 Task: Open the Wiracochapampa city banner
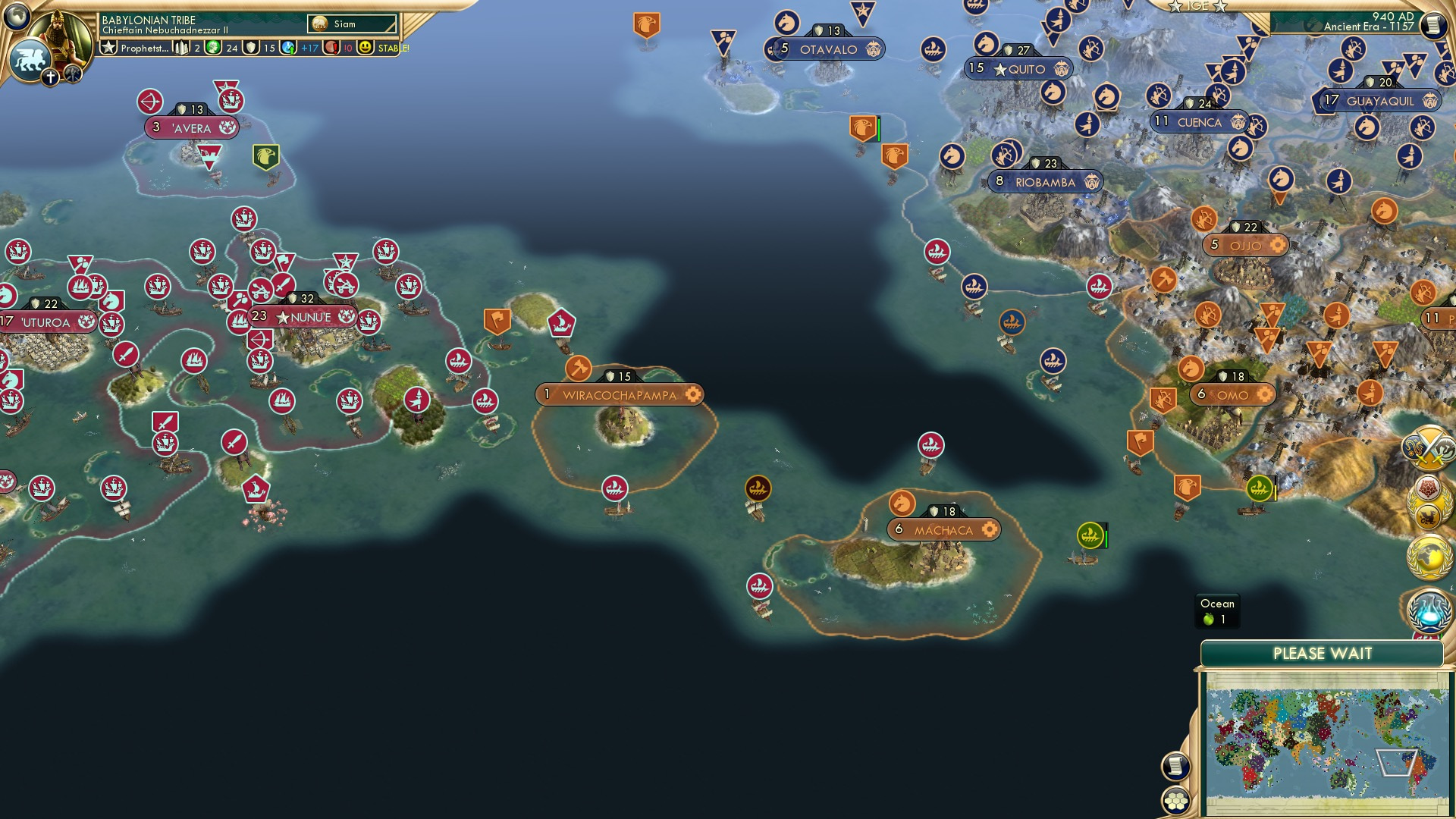point(620,395)
